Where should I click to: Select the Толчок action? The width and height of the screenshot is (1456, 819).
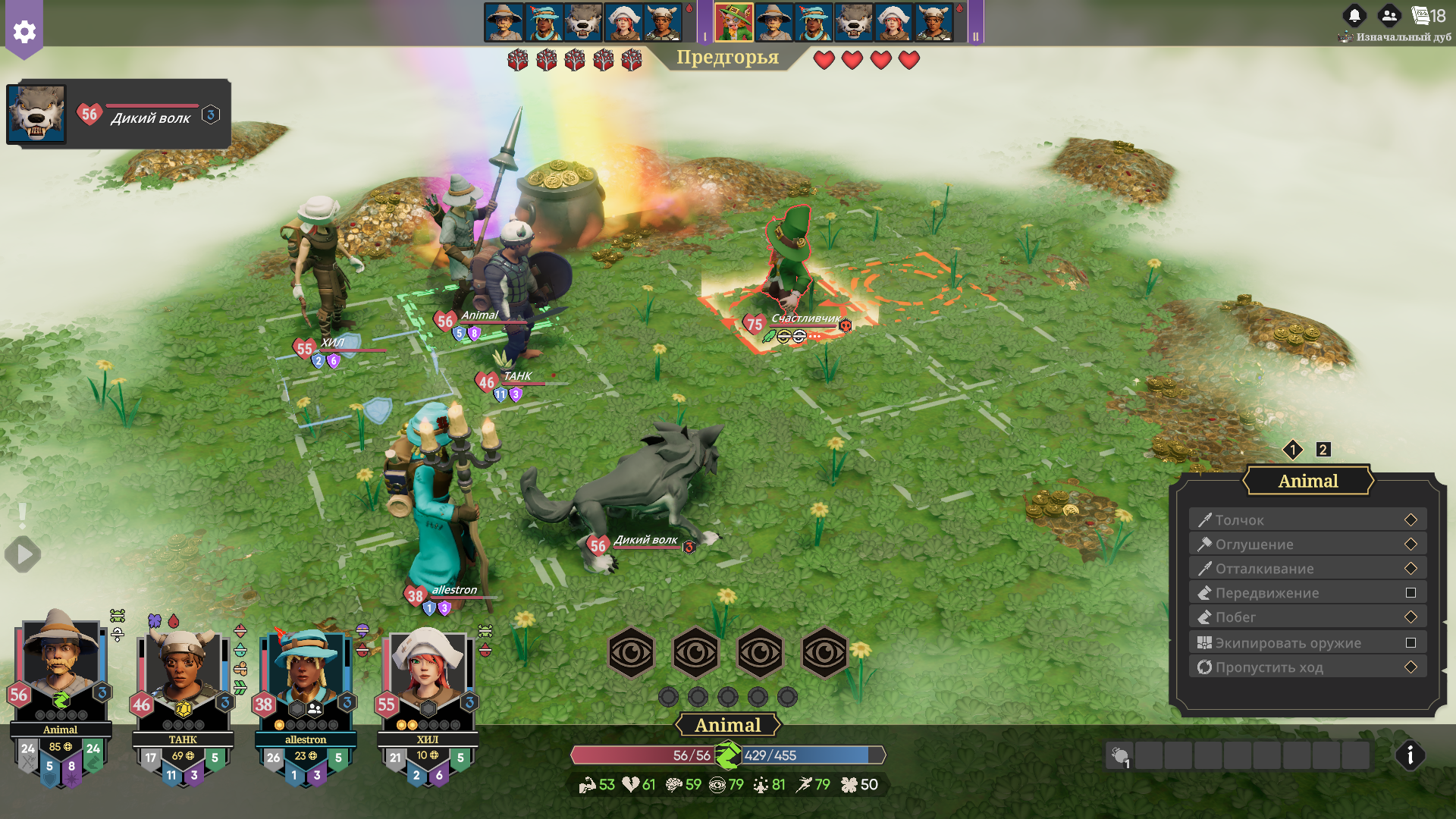pos(1307,519)
